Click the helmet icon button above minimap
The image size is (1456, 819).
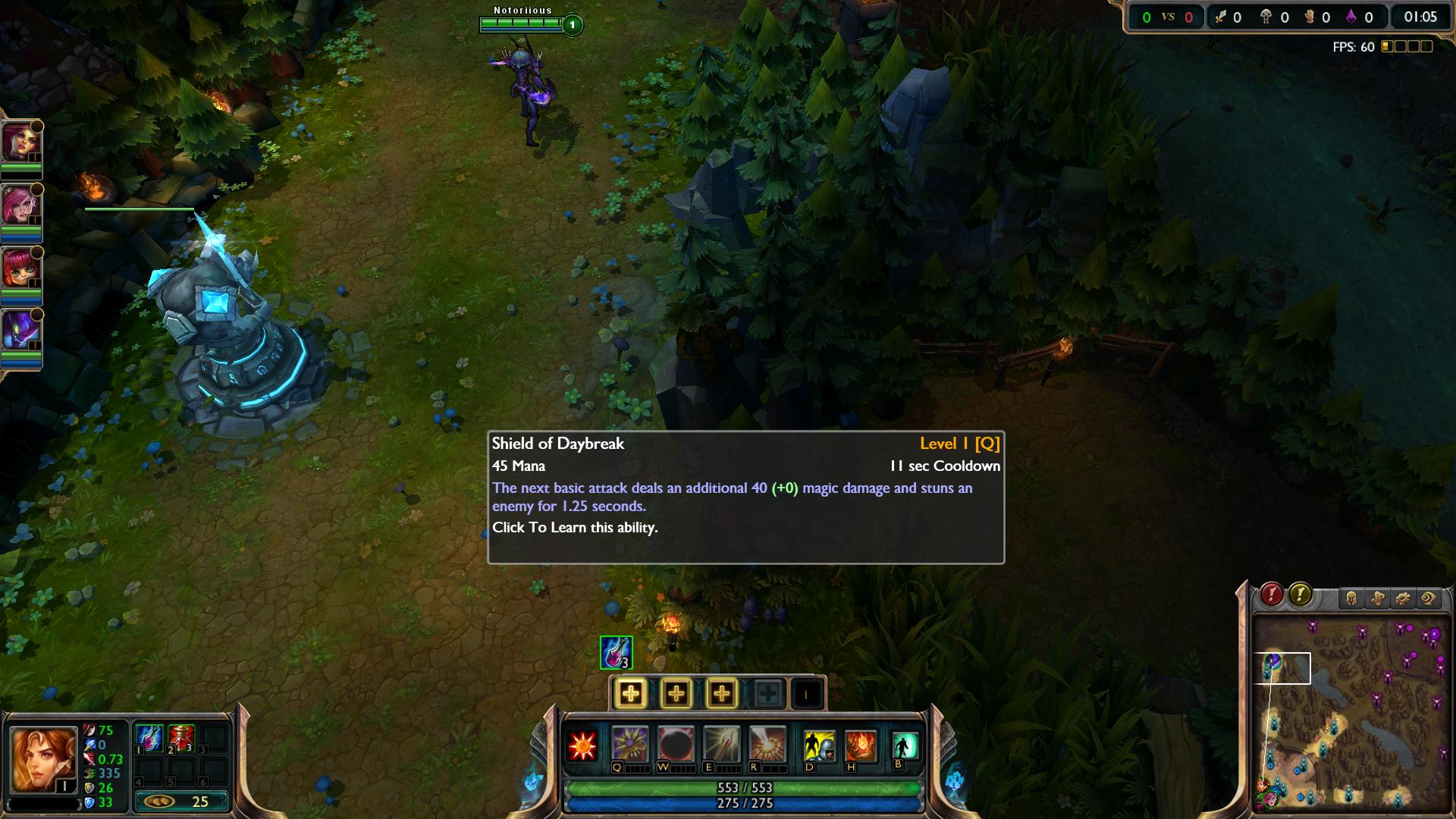[1351, 599]
